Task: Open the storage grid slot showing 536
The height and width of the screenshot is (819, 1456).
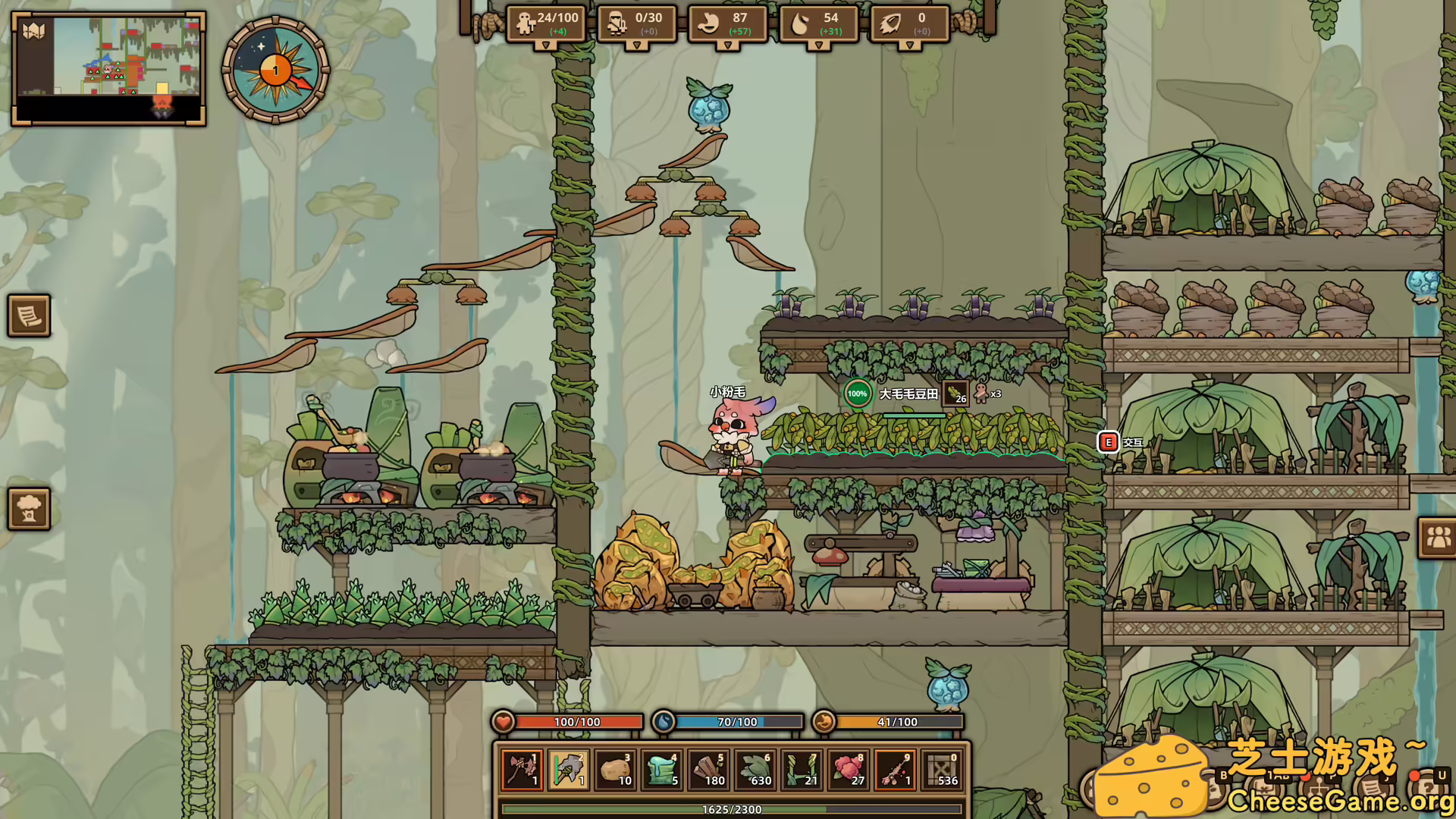Action: point(944,770)
